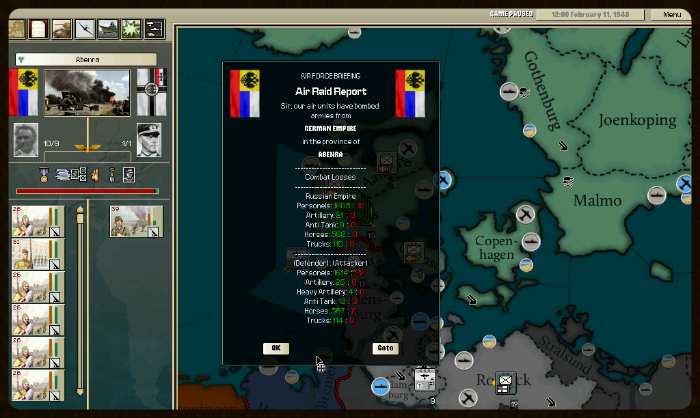Click the battle scene picture of Abenra
The image size is (700, 418).
[x=88, y=91]
